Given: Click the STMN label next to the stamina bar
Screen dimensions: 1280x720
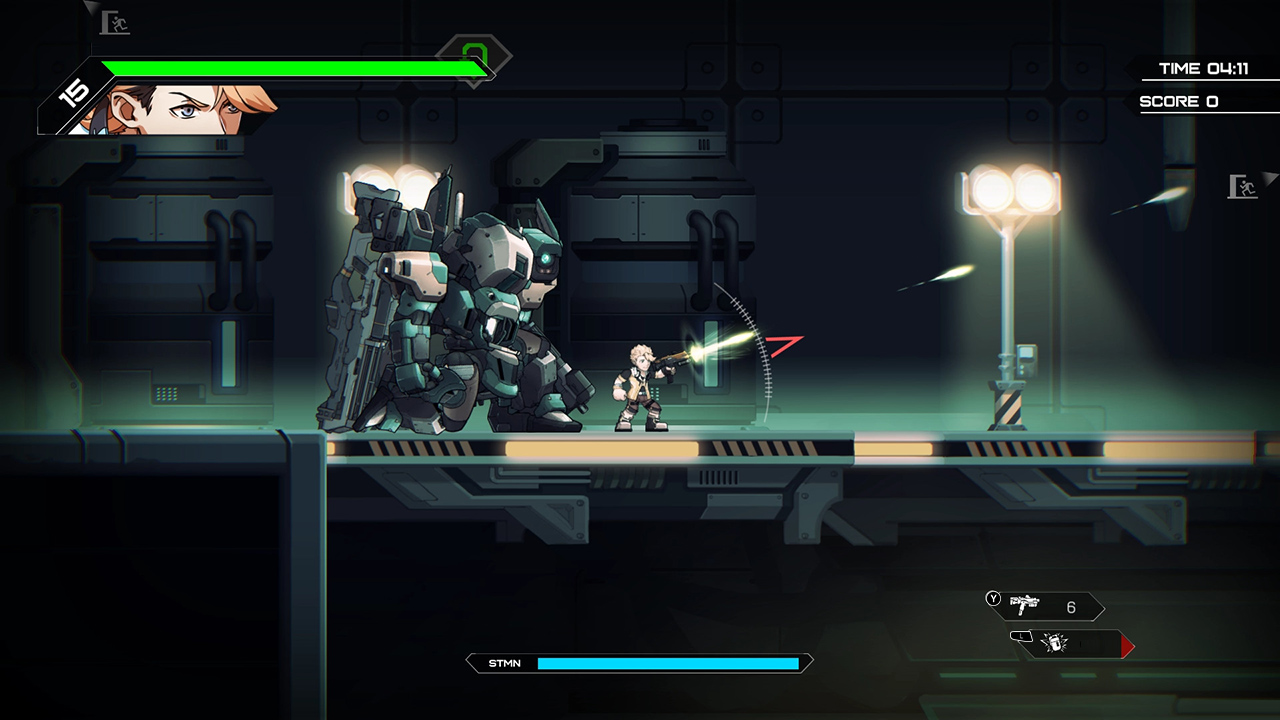Looking at the screenshot, I should (x=505, y=663).
